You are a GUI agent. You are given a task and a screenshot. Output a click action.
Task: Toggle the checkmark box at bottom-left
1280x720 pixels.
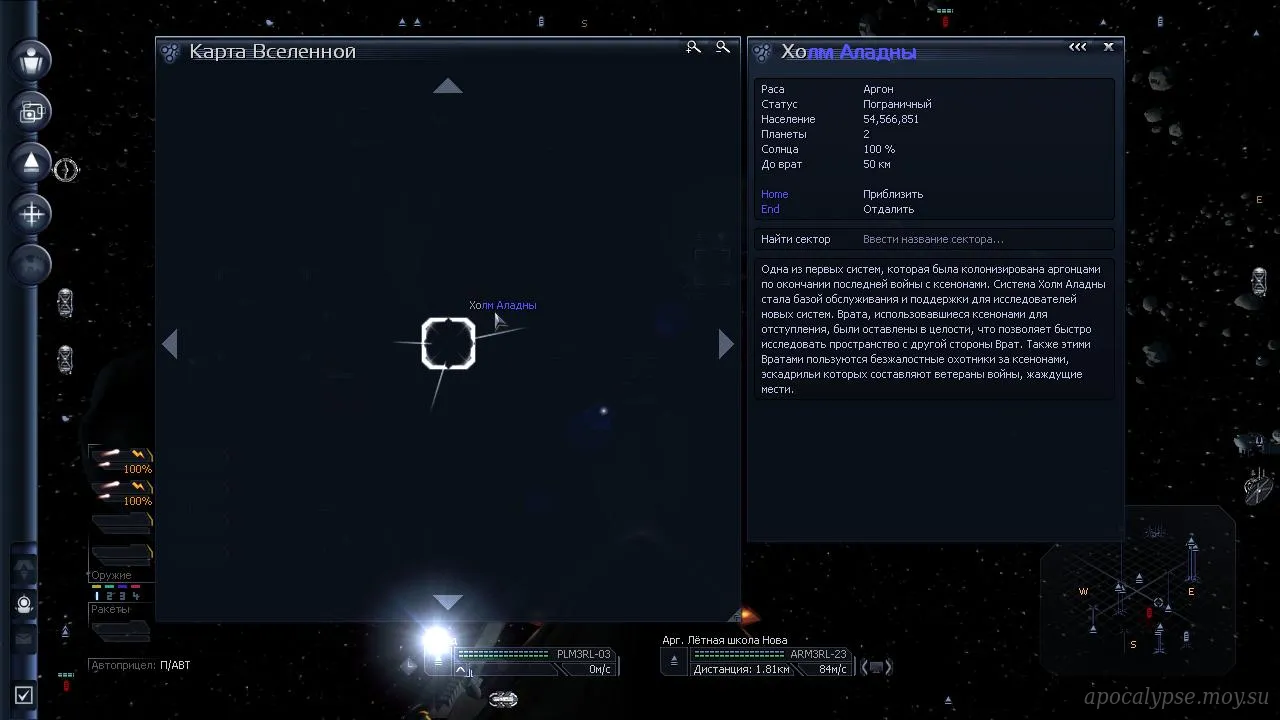24,695
